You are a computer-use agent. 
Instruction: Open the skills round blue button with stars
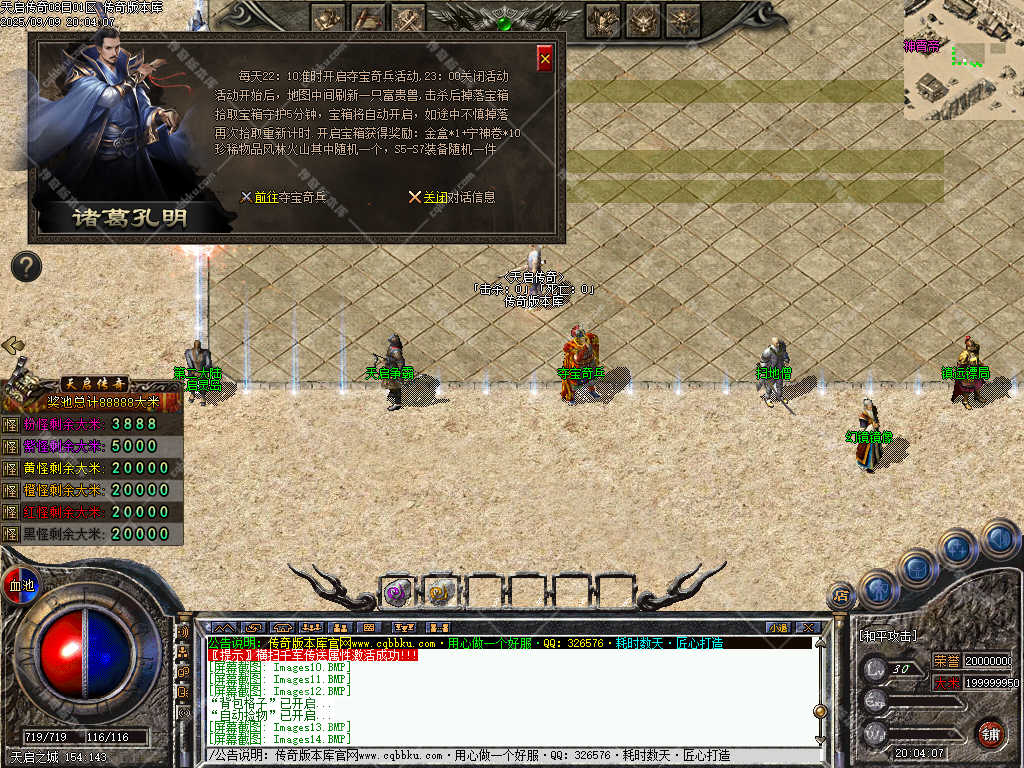click(x=957, y=547)
